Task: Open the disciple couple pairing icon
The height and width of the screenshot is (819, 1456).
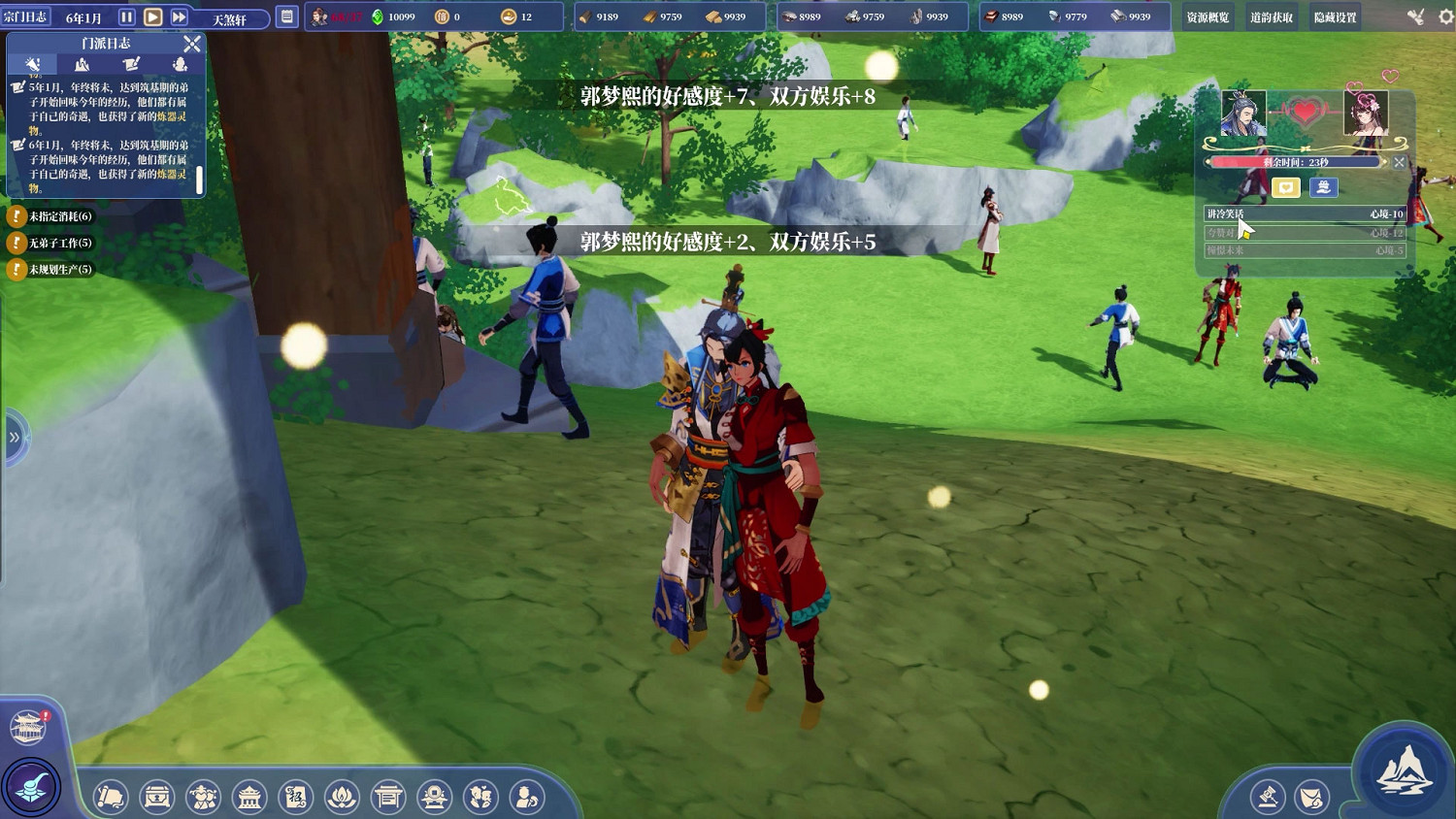Action: tap(480, 797)
